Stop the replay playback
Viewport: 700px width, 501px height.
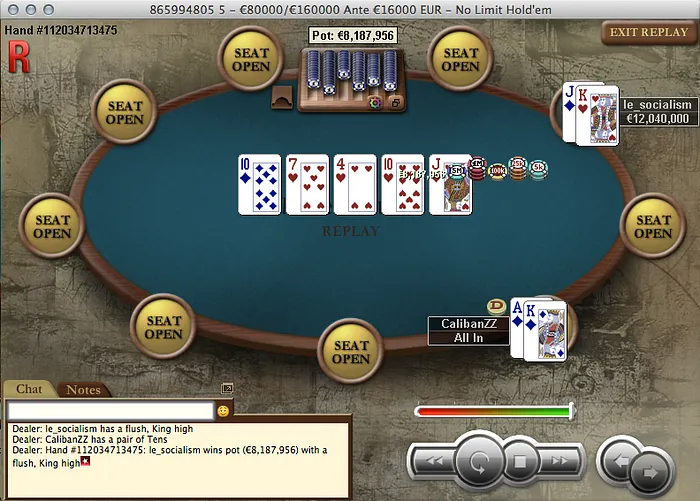(520, 462)
